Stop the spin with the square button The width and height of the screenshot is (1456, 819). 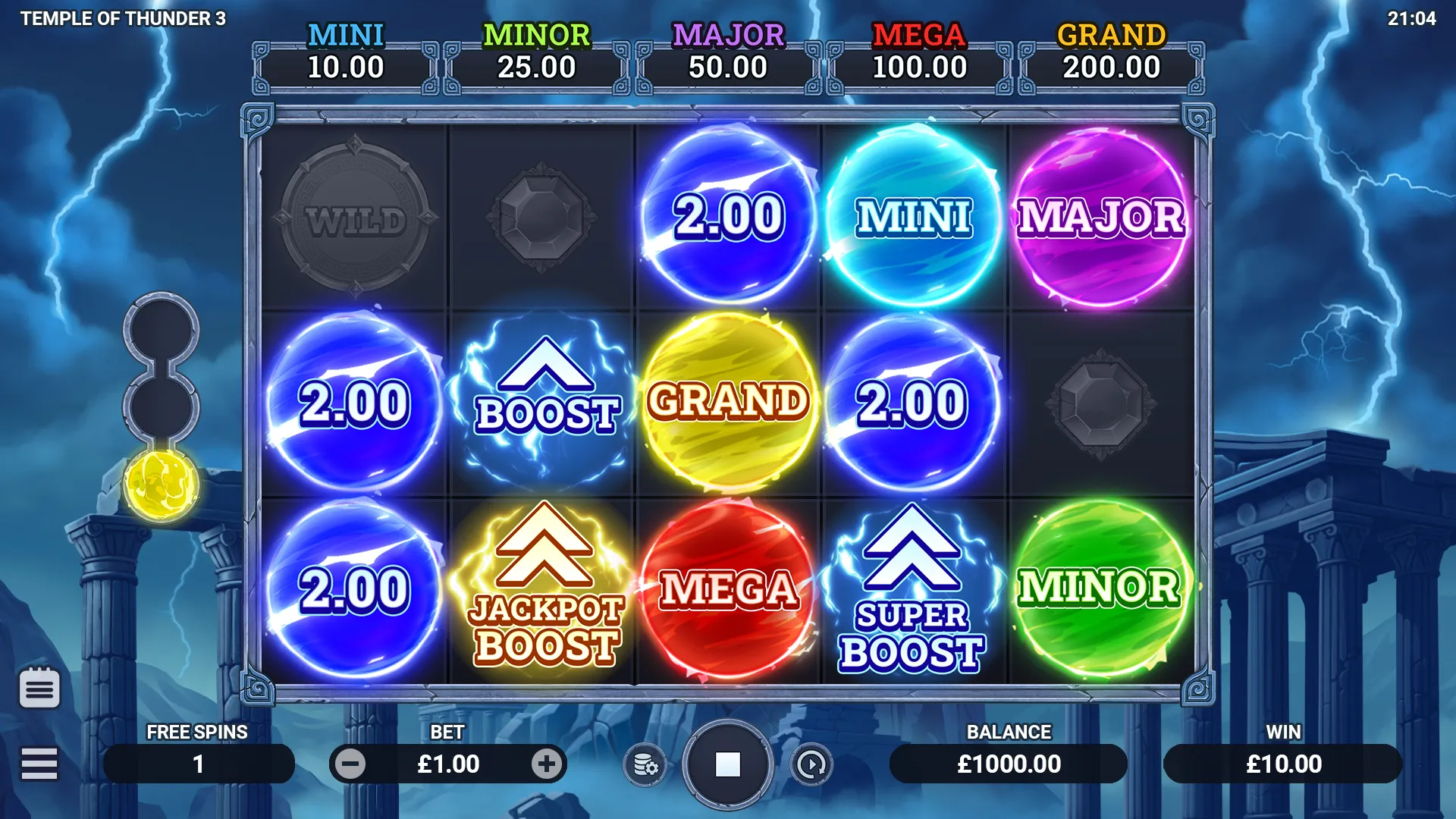[x=727, y=764]
